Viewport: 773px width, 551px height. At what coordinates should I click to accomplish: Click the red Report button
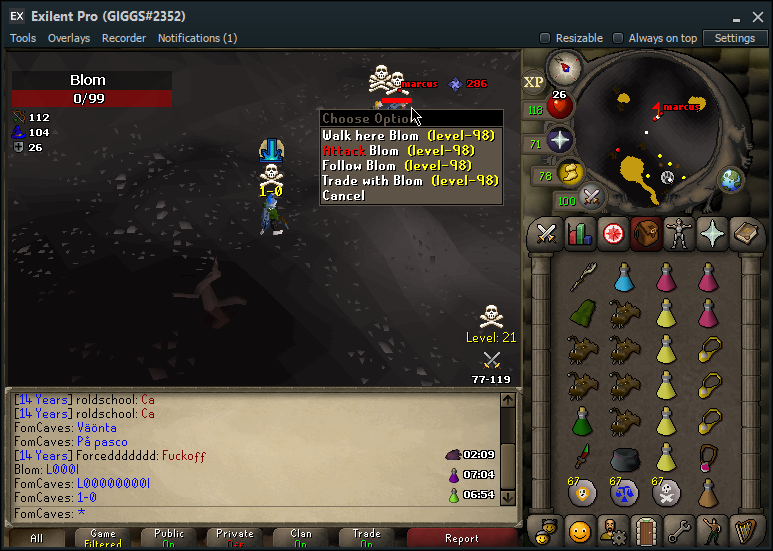tap(462, 538)
